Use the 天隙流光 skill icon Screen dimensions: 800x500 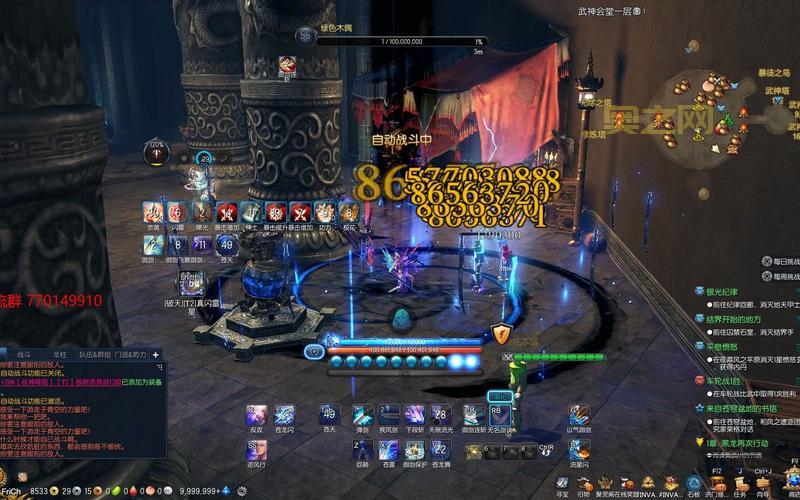coord(441,415)
